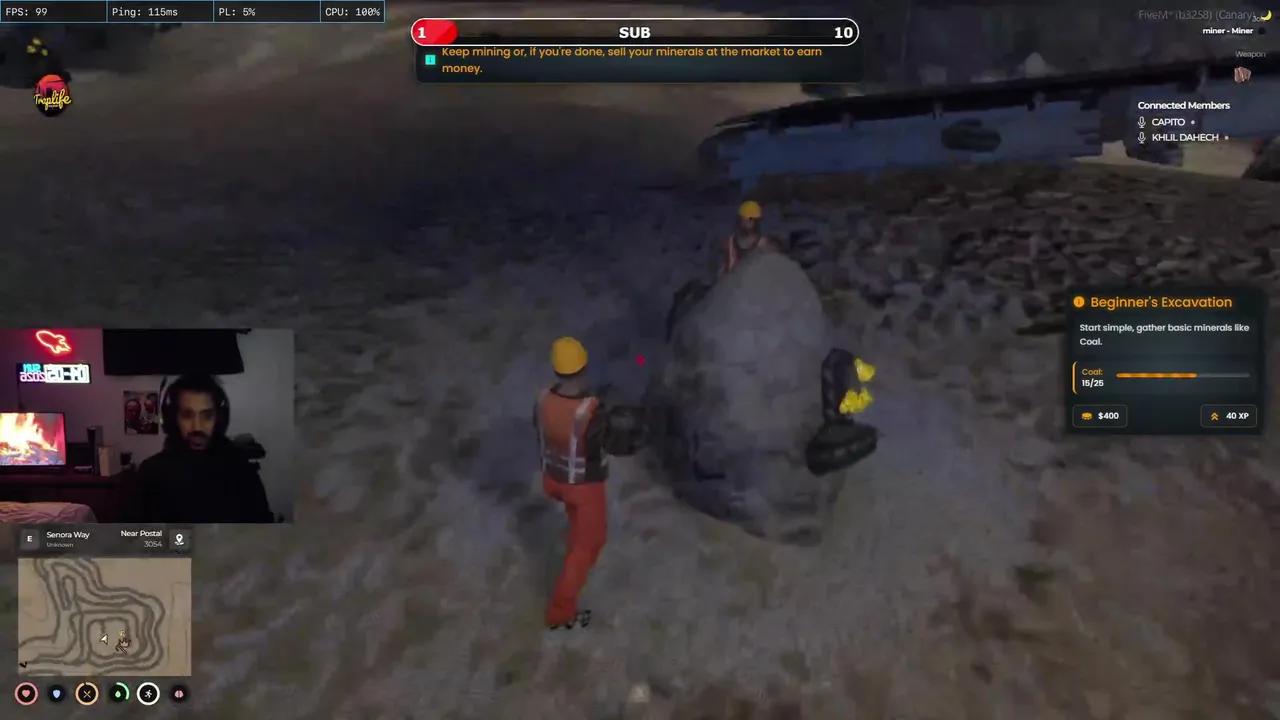1280x720 pixels.
Task: Click the $400 reward button
Action: click(1100, 415)
